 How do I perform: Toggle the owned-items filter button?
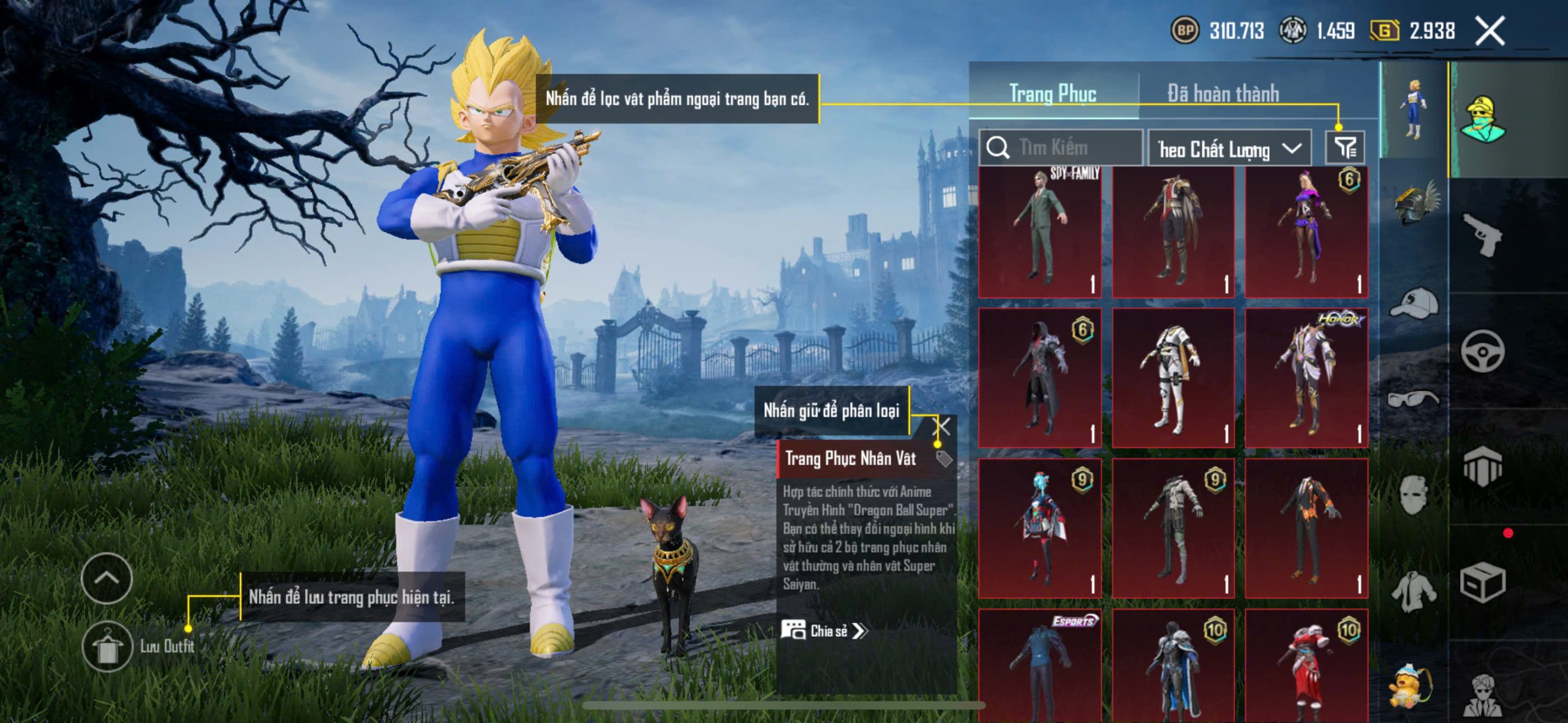pos(1344,147)
